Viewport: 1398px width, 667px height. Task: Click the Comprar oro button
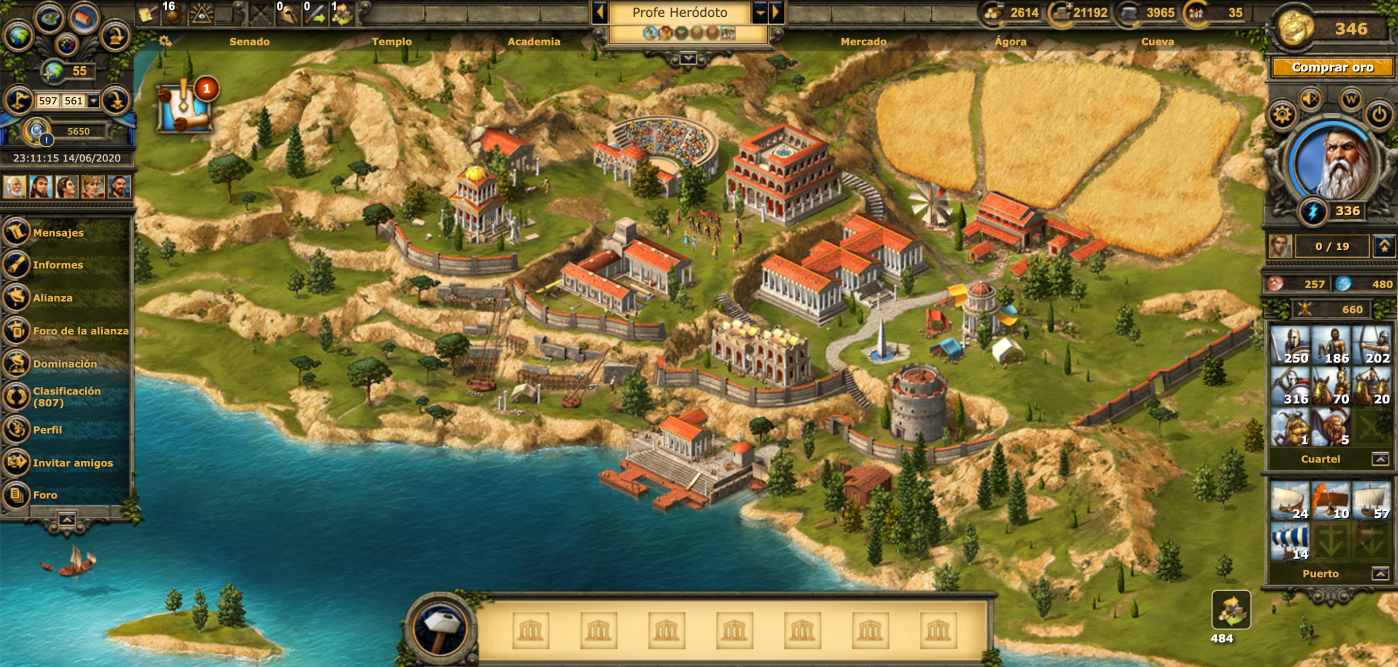coord(1332,68)
